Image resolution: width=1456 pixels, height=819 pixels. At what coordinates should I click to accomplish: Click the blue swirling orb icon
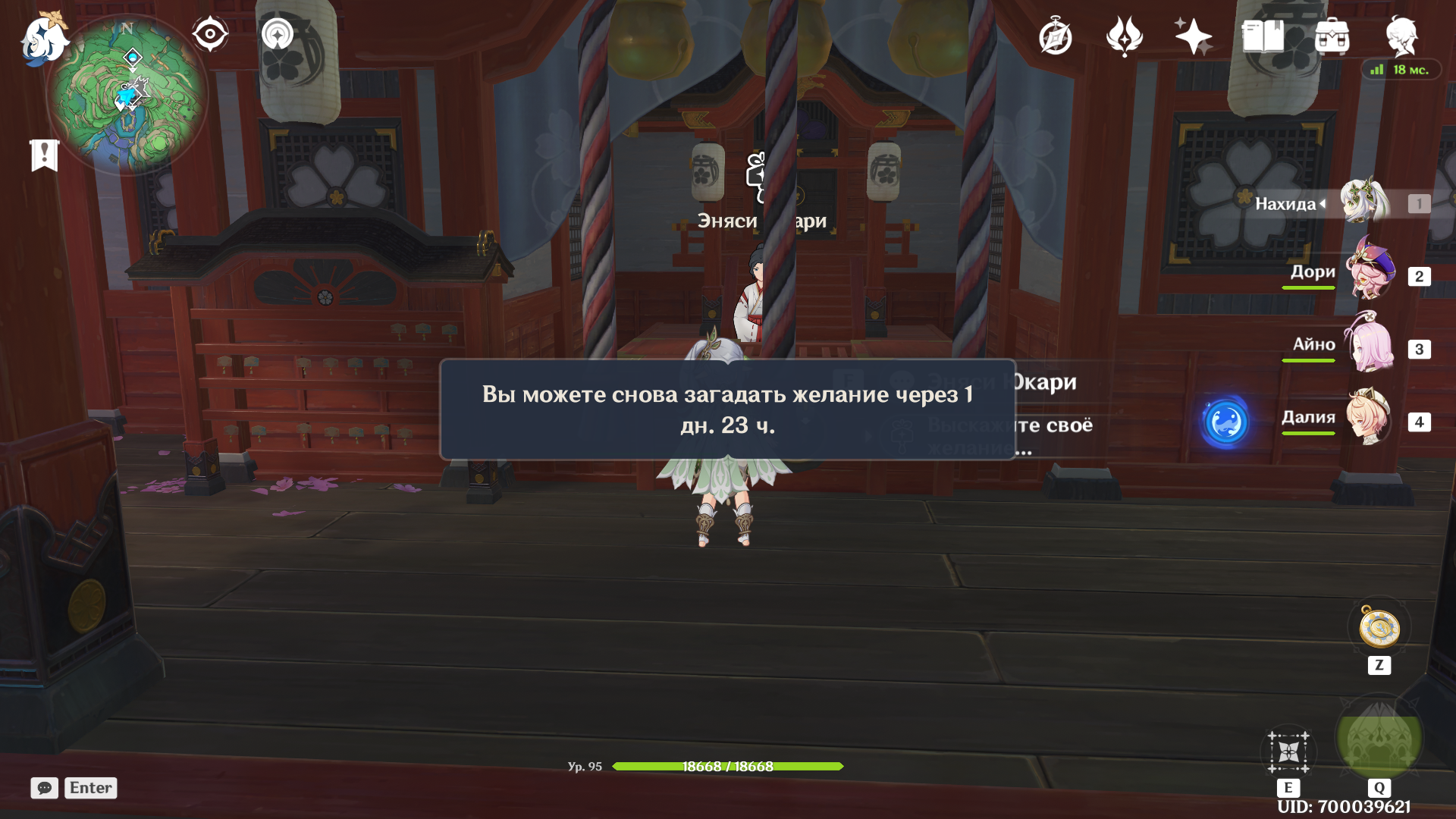click(1225, 421)
